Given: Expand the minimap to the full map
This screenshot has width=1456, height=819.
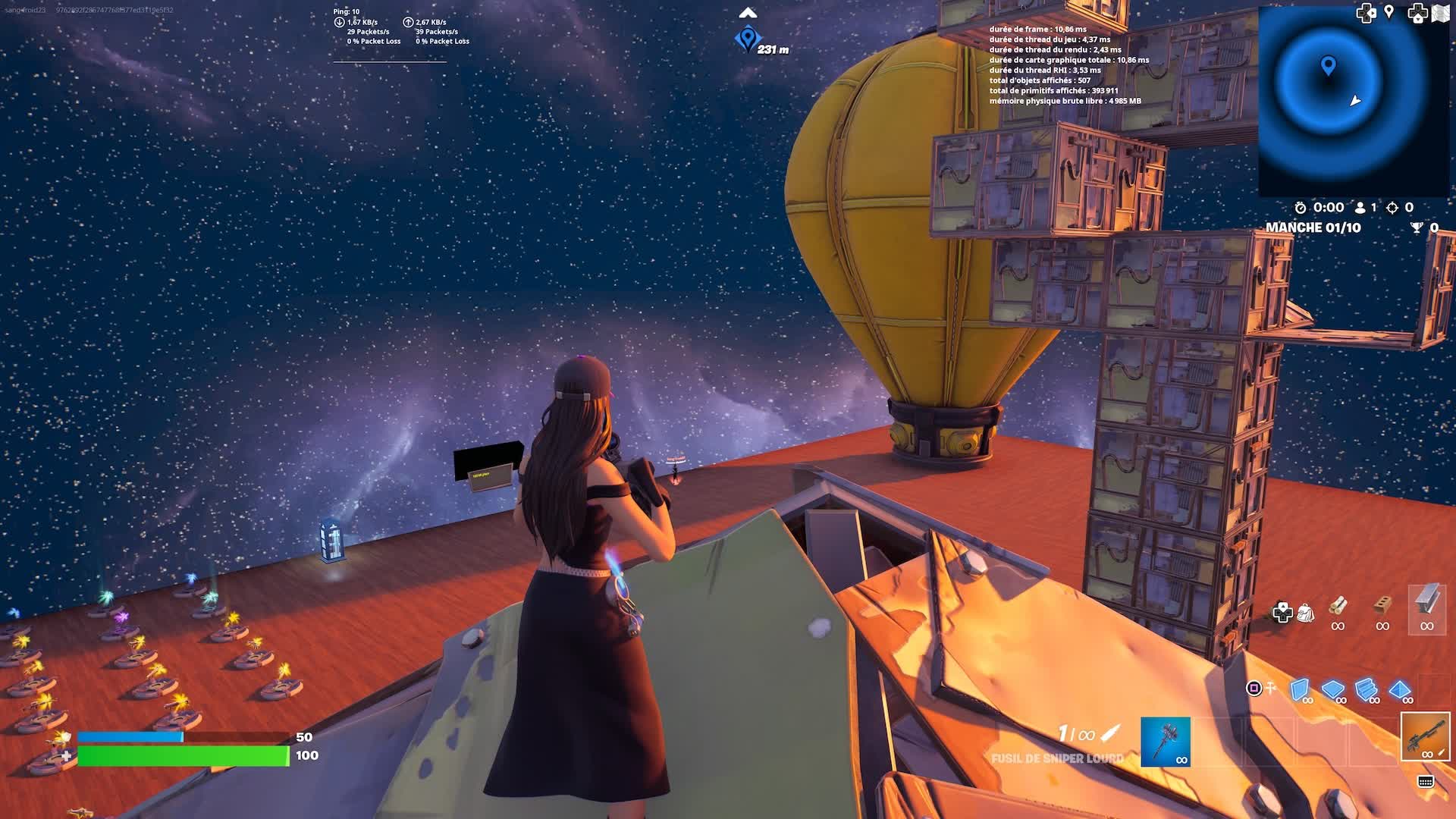Looking at the screenshot, I should (x=1439, y=12).
